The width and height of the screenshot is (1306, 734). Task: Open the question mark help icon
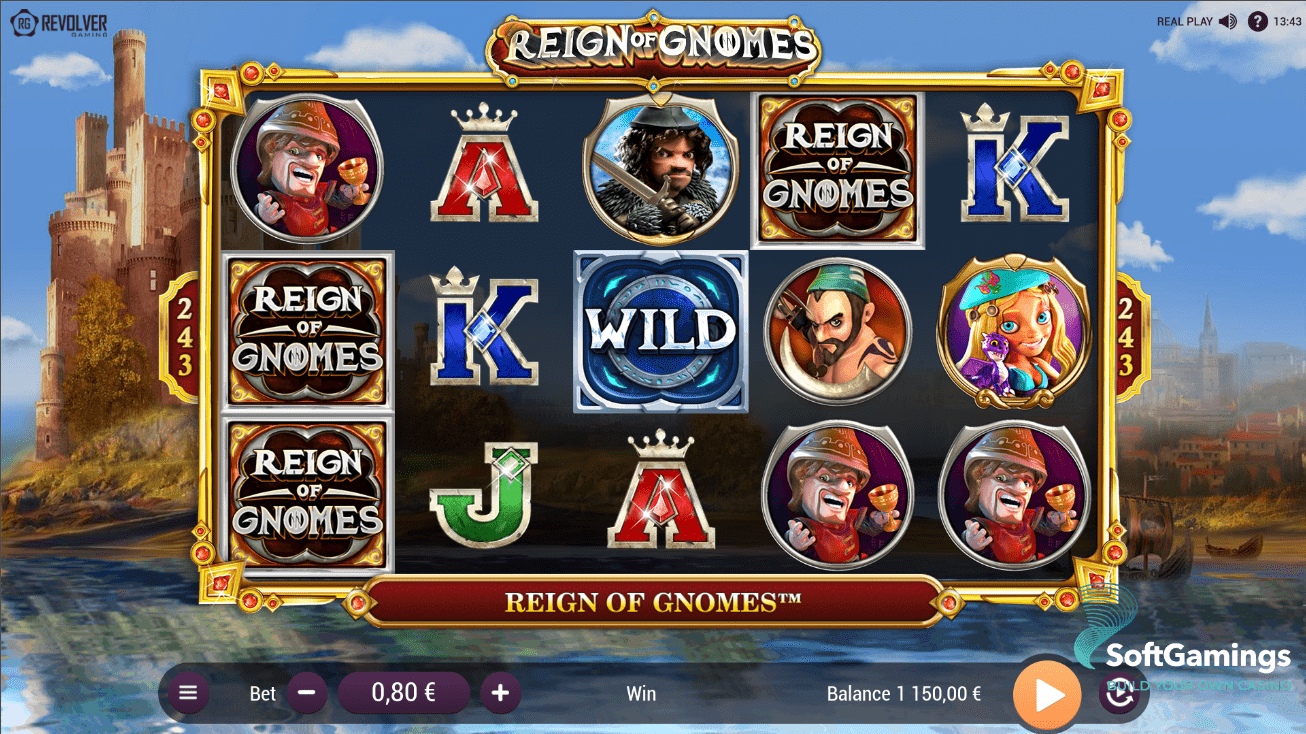click(x=1258, y=21)
